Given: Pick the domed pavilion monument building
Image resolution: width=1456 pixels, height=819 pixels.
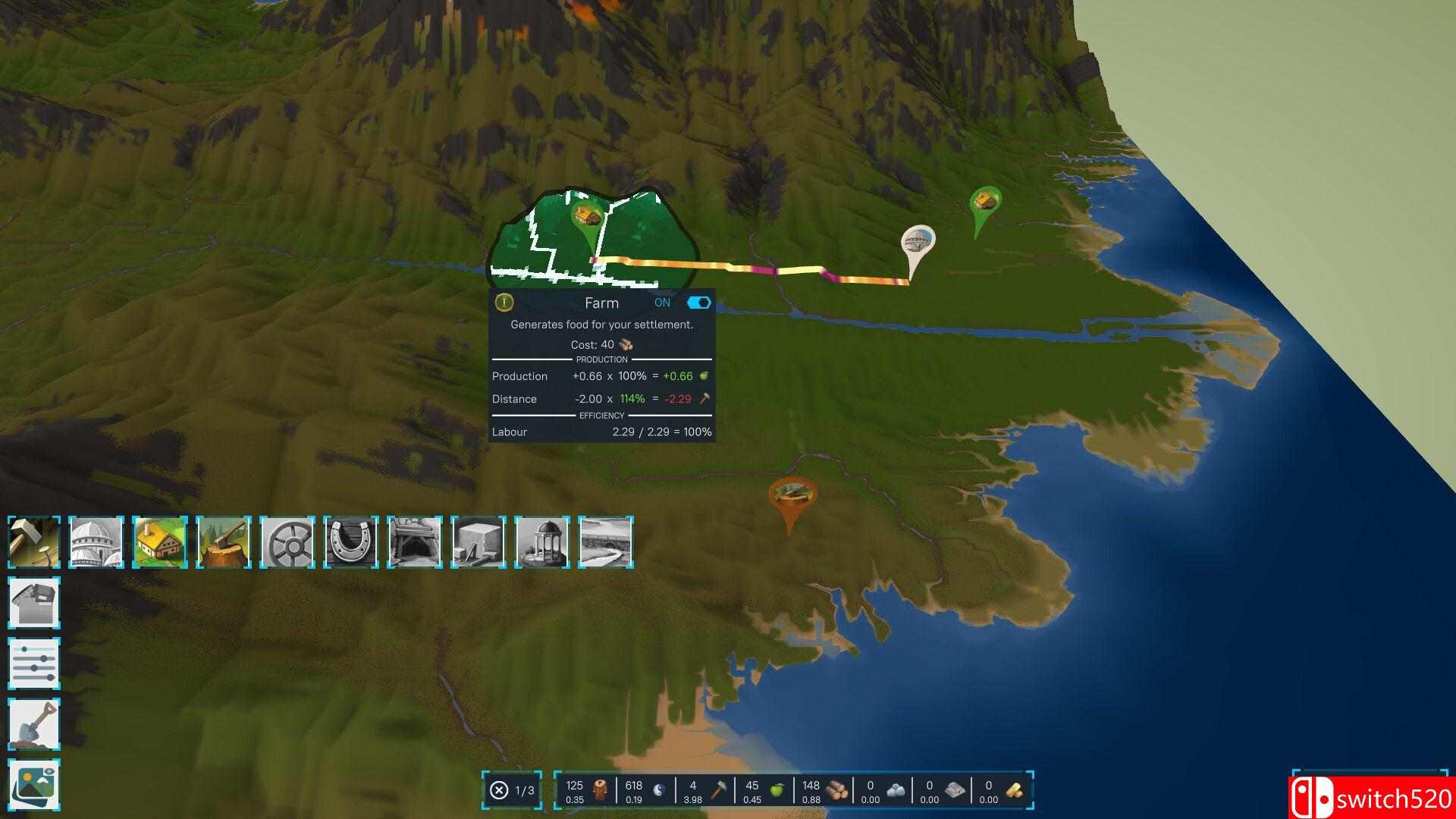Looking at the screenshot, I should (542, 541).
